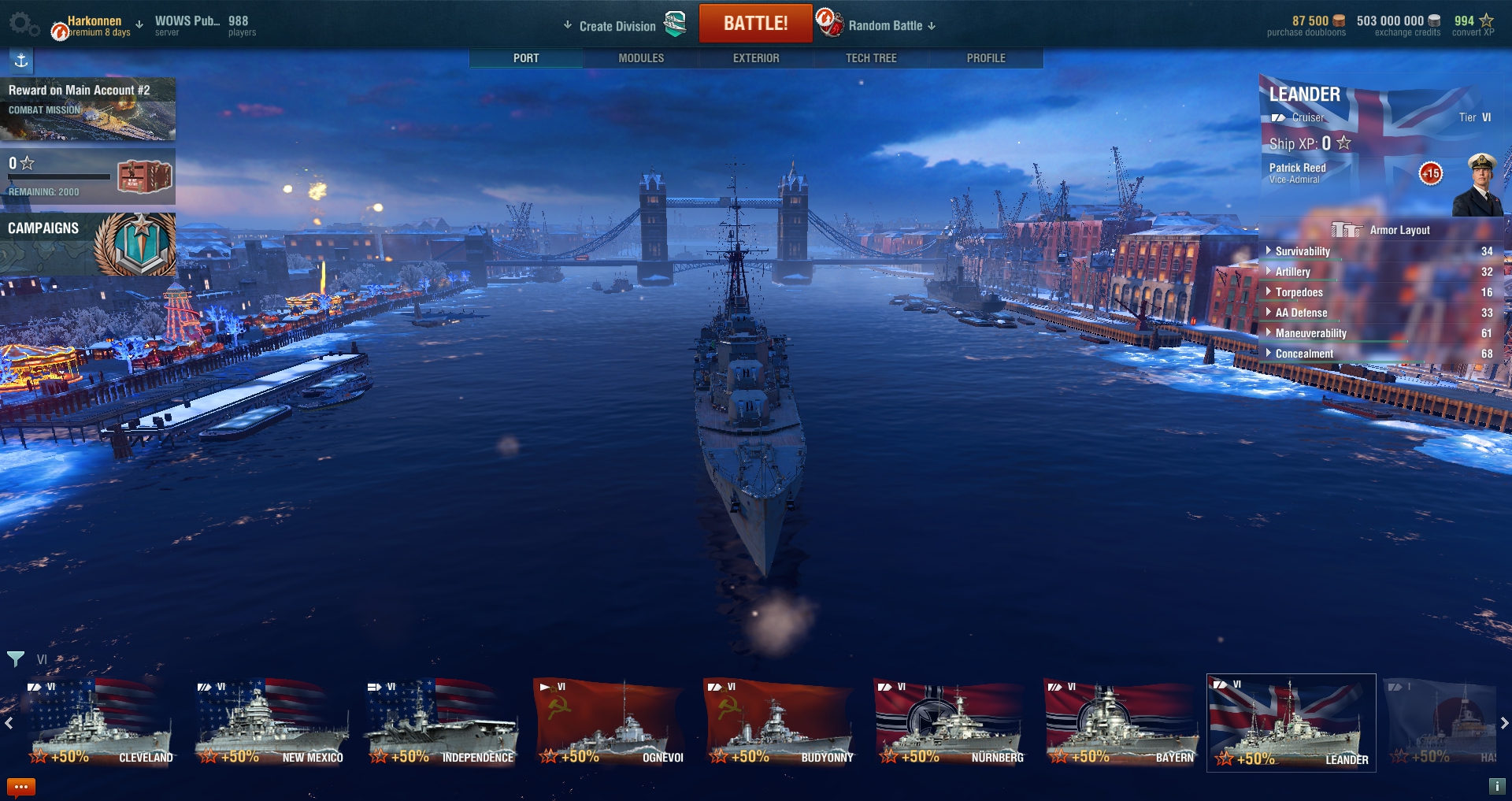Show the Armor Layout

[1381, 230]
